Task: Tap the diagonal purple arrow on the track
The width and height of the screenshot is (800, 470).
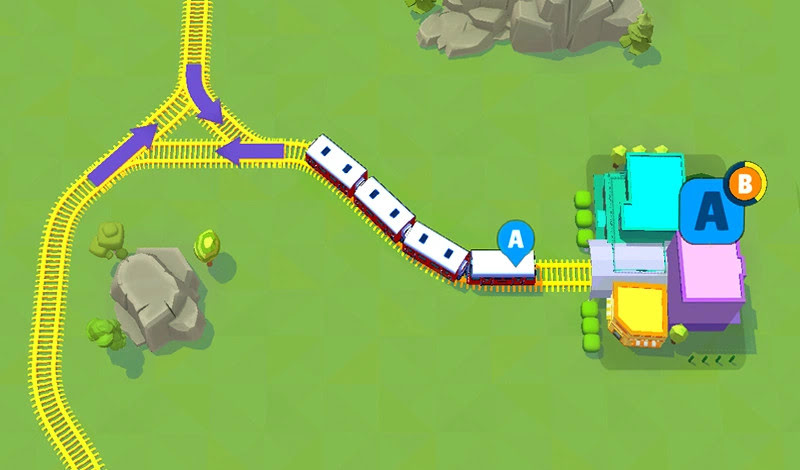Action: point(122,155)
